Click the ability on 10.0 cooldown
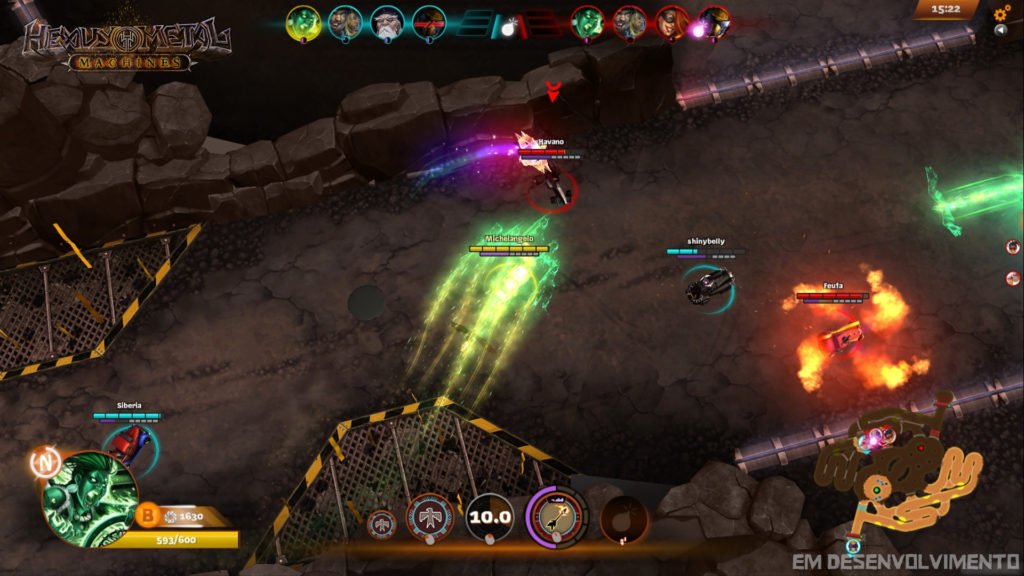1024x576 pixels. pyautogui.click(x=490, y=518)
